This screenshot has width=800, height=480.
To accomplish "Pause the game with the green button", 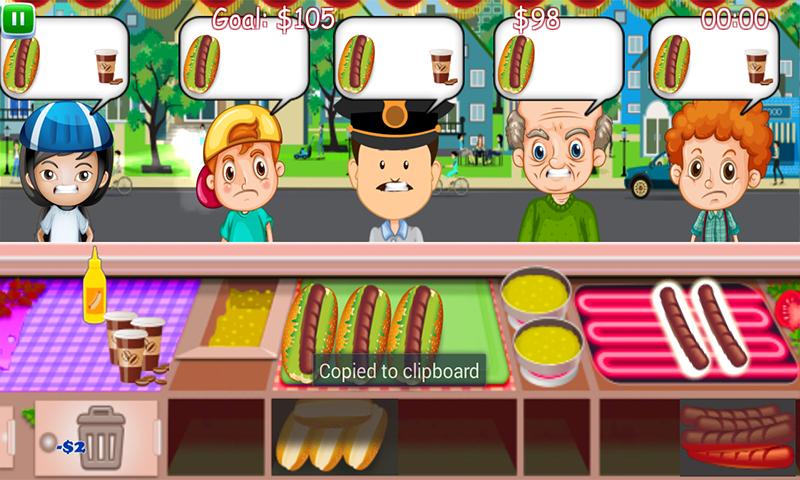I will (x=18, y=19).
